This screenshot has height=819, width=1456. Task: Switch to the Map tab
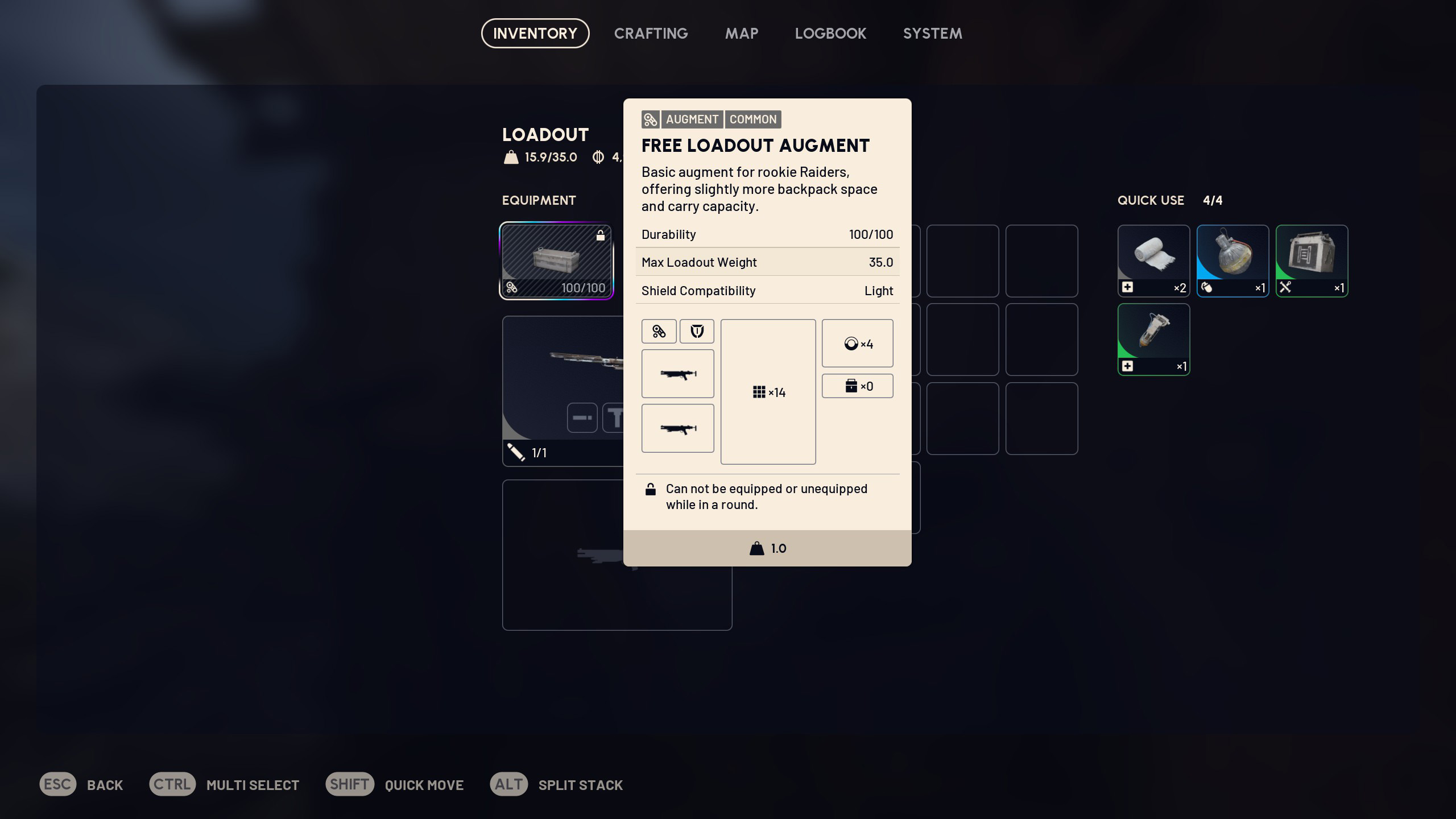(x=741, y=34)
